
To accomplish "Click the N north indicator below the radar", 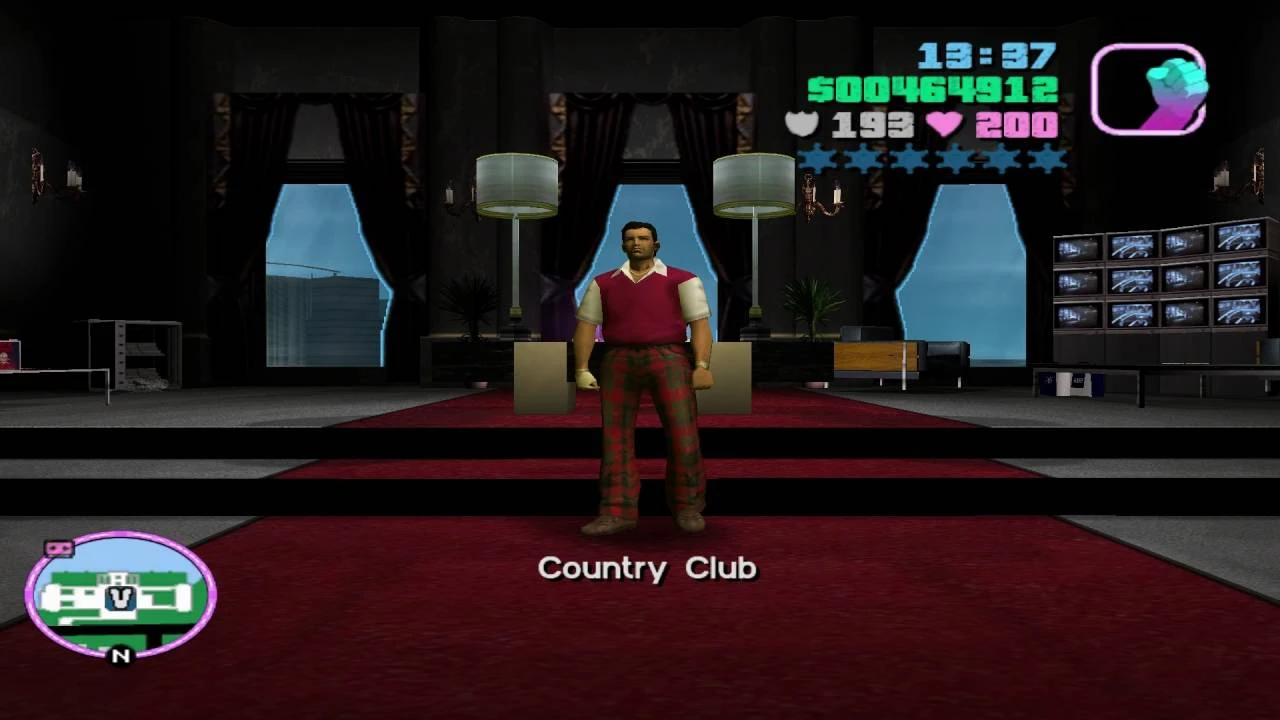I will coord(117,658).
